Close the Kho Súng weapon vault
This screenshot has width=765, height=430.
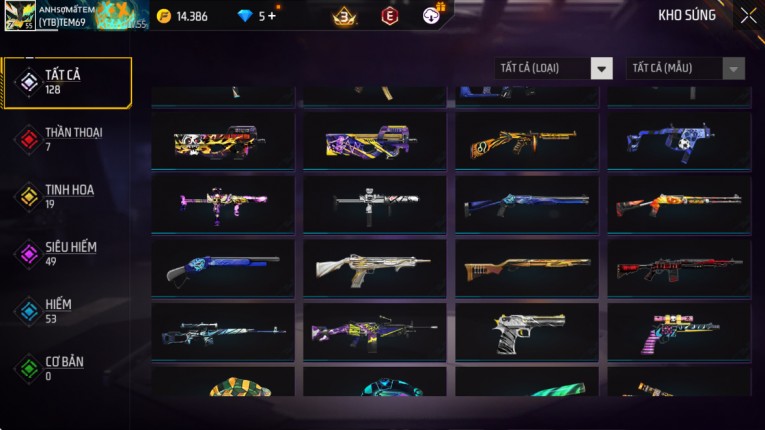tap(748, 16)
